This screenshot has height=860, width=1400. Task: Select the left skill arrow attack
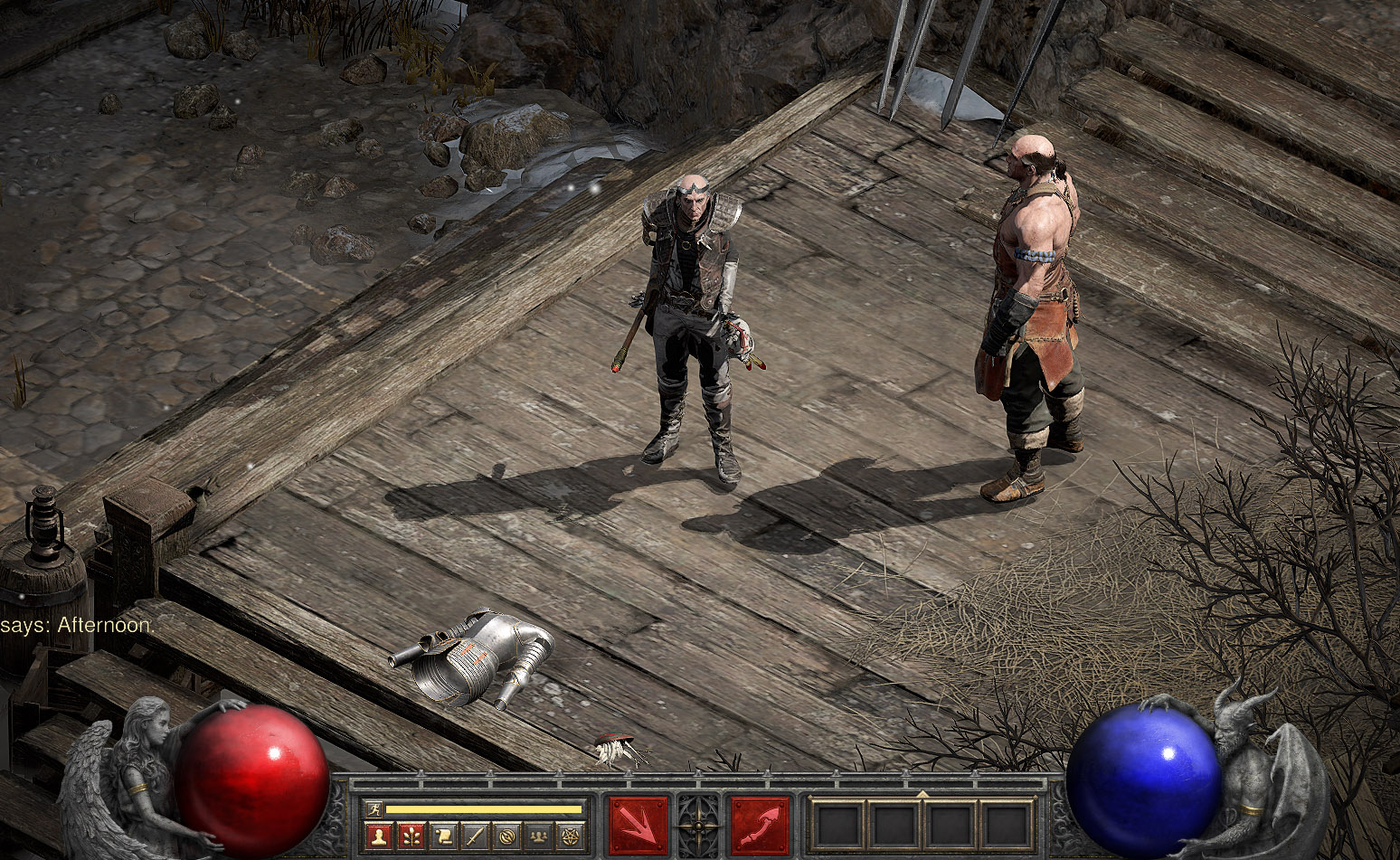[639, 826]
